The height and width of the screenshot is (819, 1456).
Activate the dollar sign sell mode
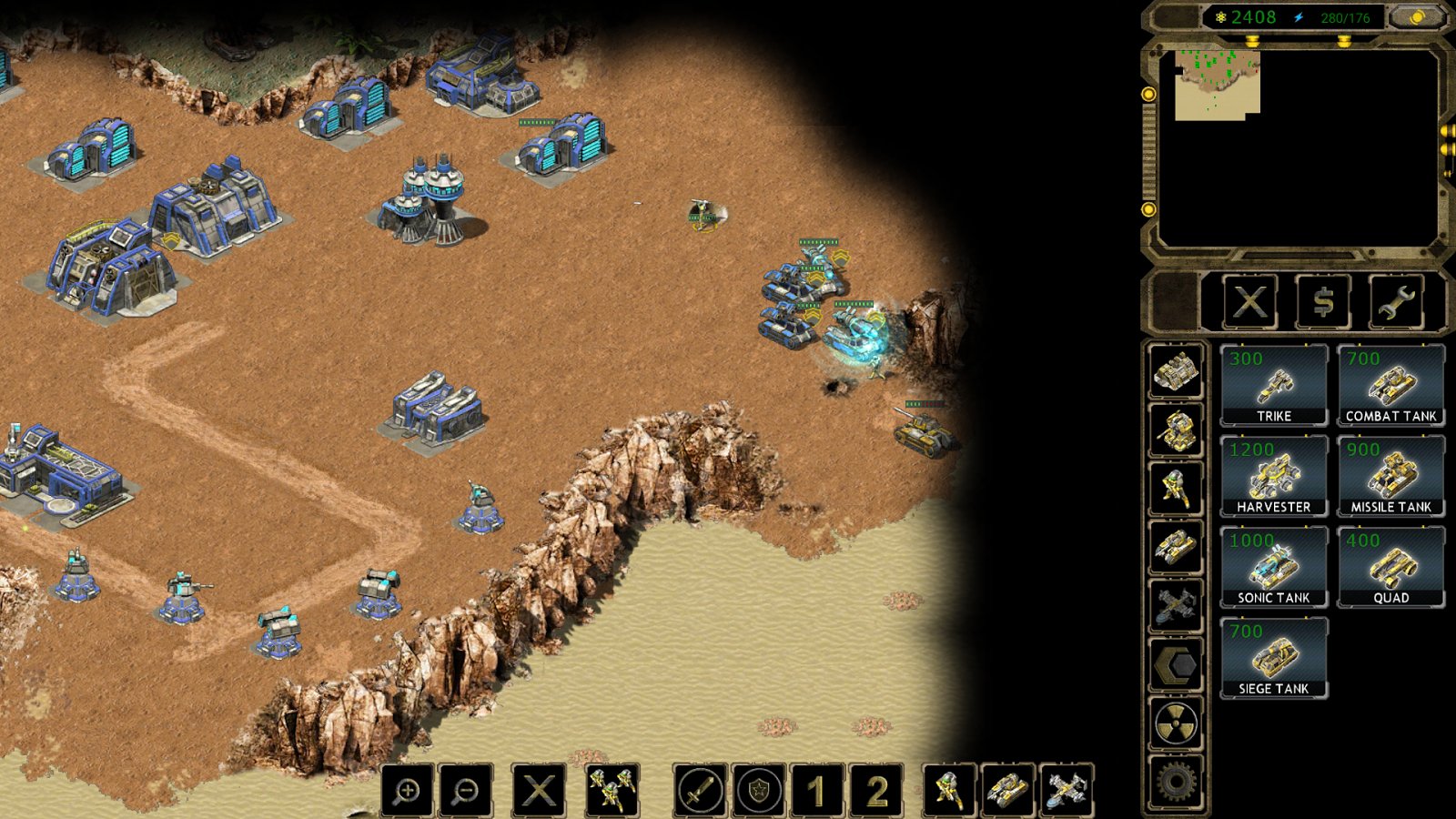point(1323,301)
